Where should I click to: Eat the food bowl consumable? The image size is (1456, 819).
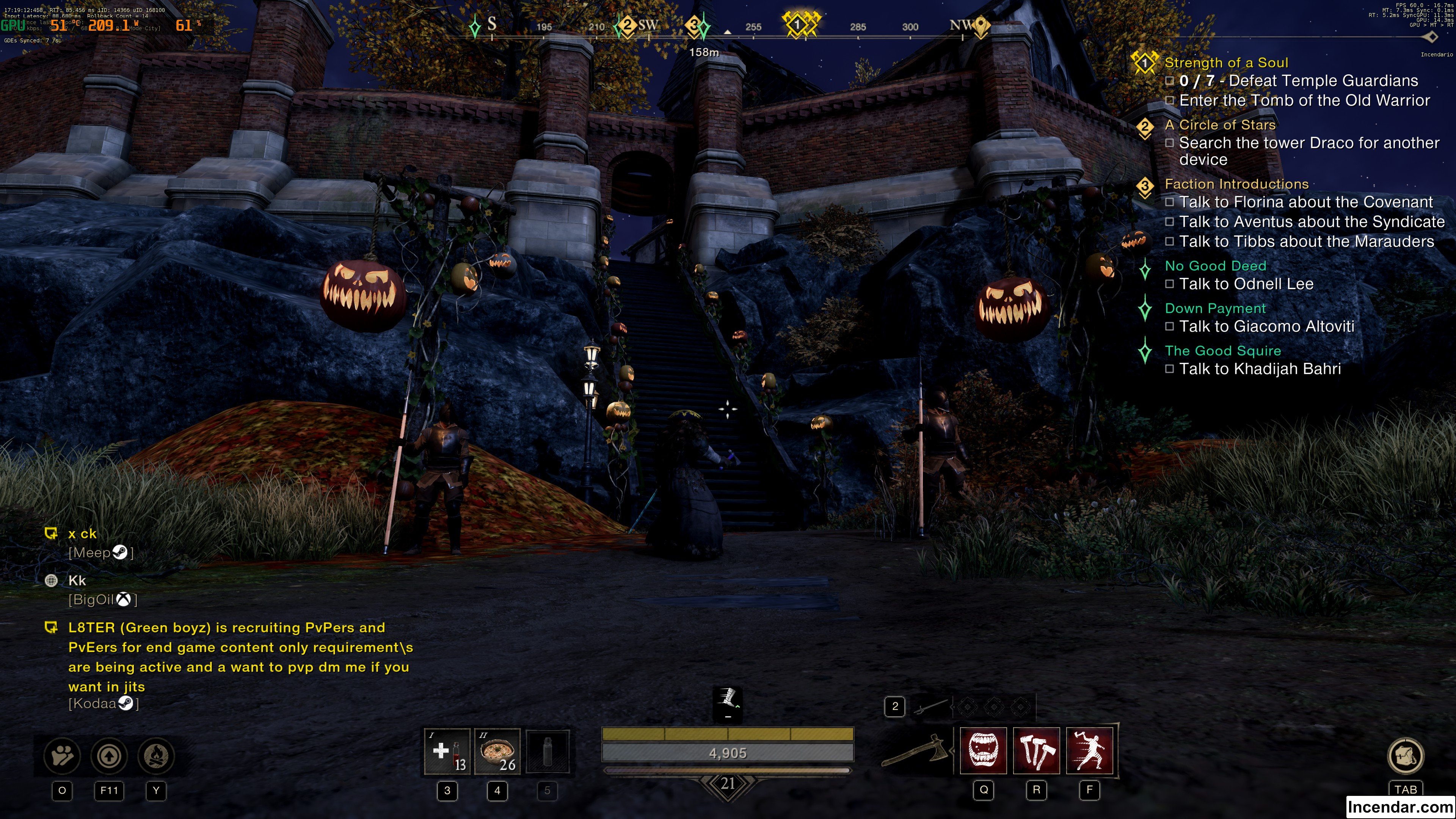[497, 751]
